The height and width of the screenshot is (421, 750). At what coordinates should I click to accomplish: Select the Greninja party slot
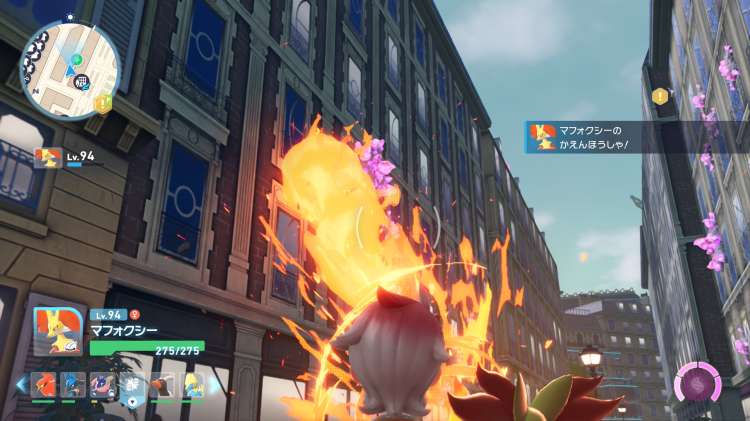point(102,385)
